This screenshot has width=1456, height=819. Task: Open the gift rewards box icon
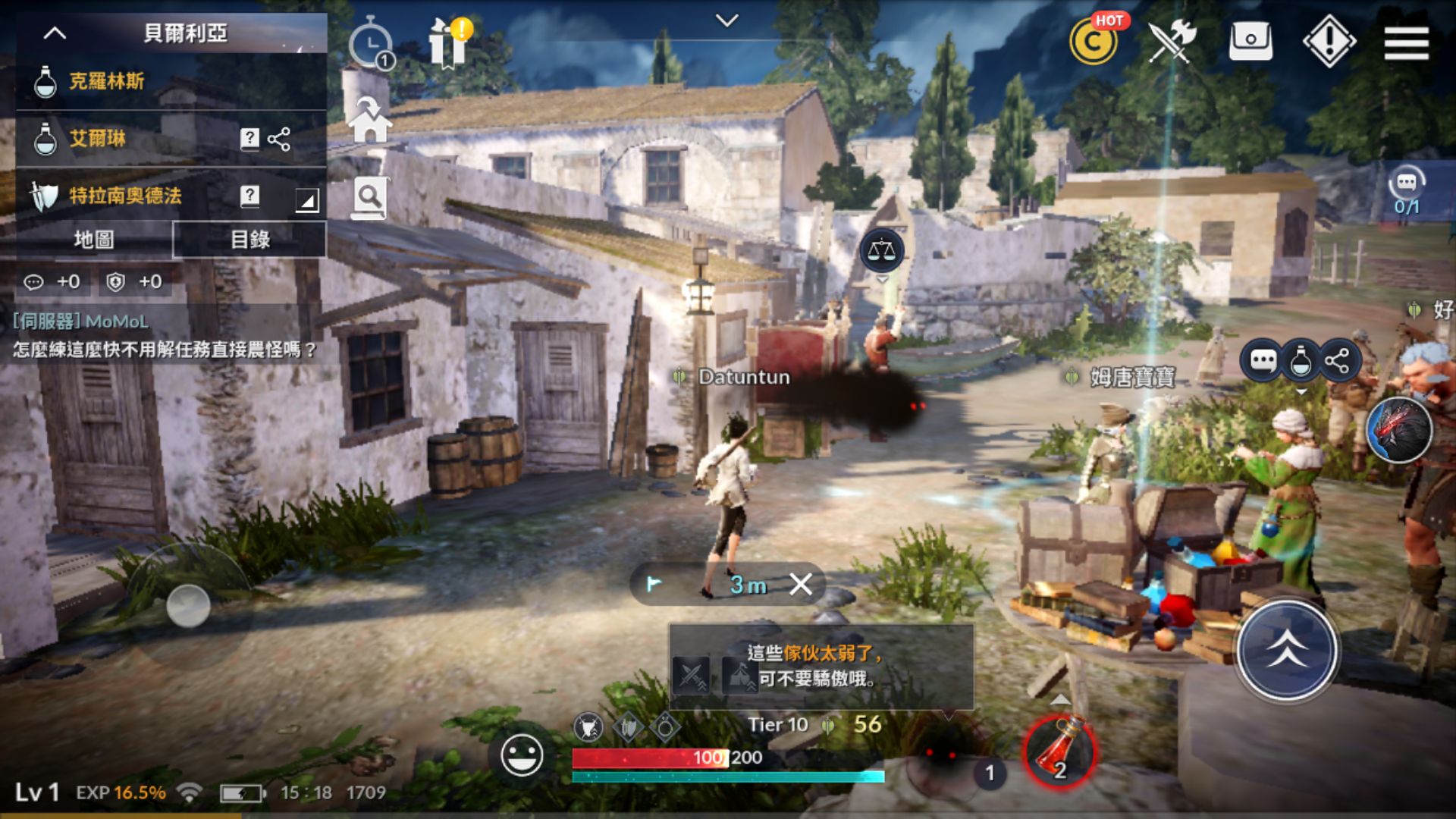click(448, 43)
